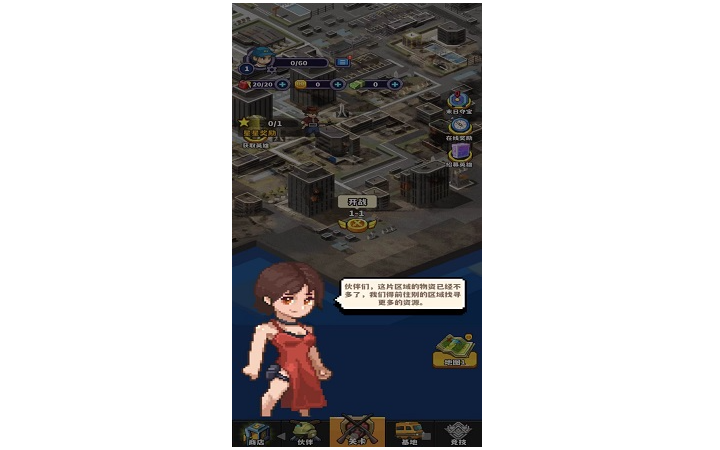Screen dimensions: 720x450
Task: Claim the 在线奖励 online reward
Action: [x=459, y=128]
